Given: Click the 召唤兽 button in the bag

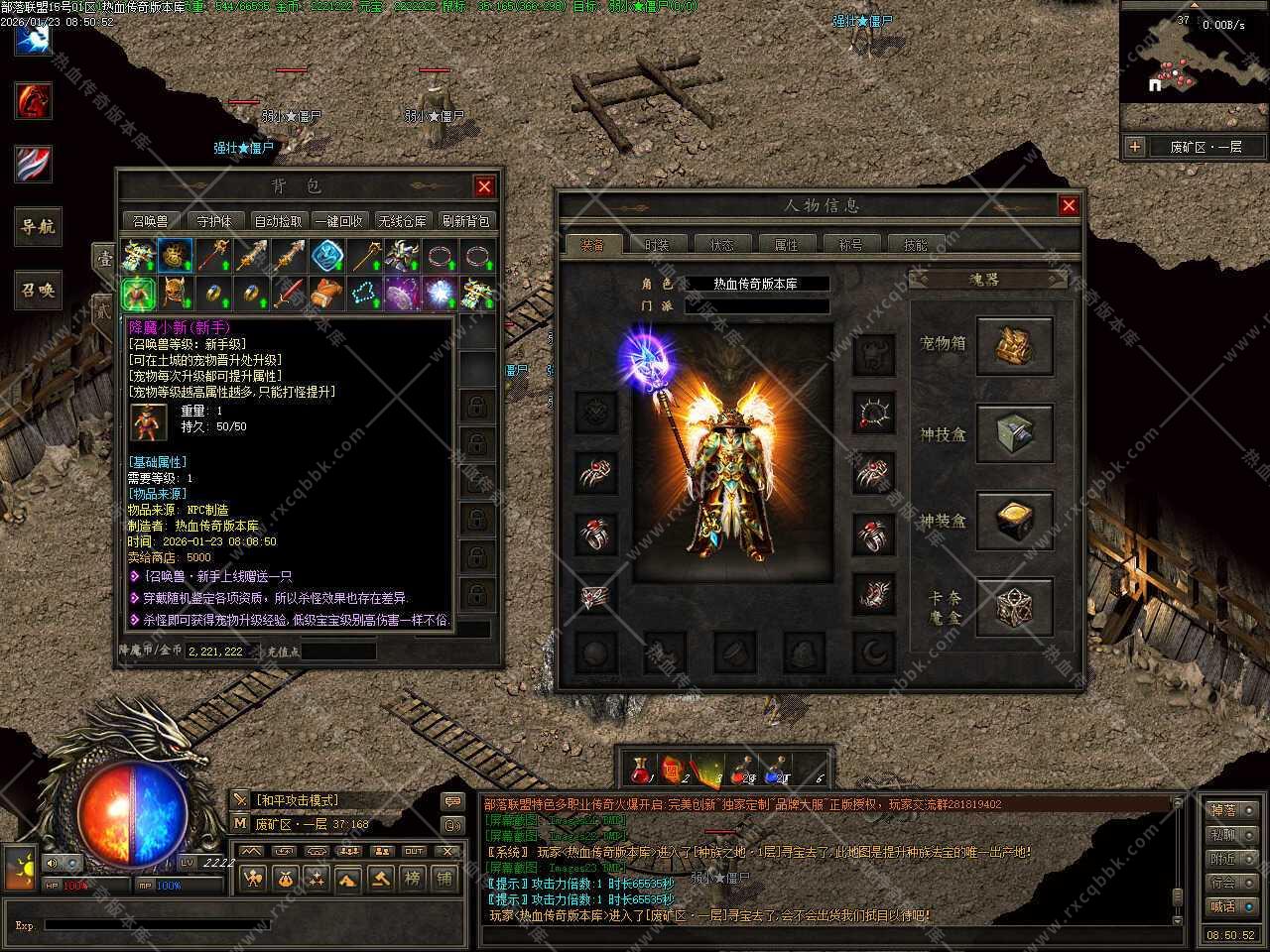Looking at the screenshot, I should (151, 221).
